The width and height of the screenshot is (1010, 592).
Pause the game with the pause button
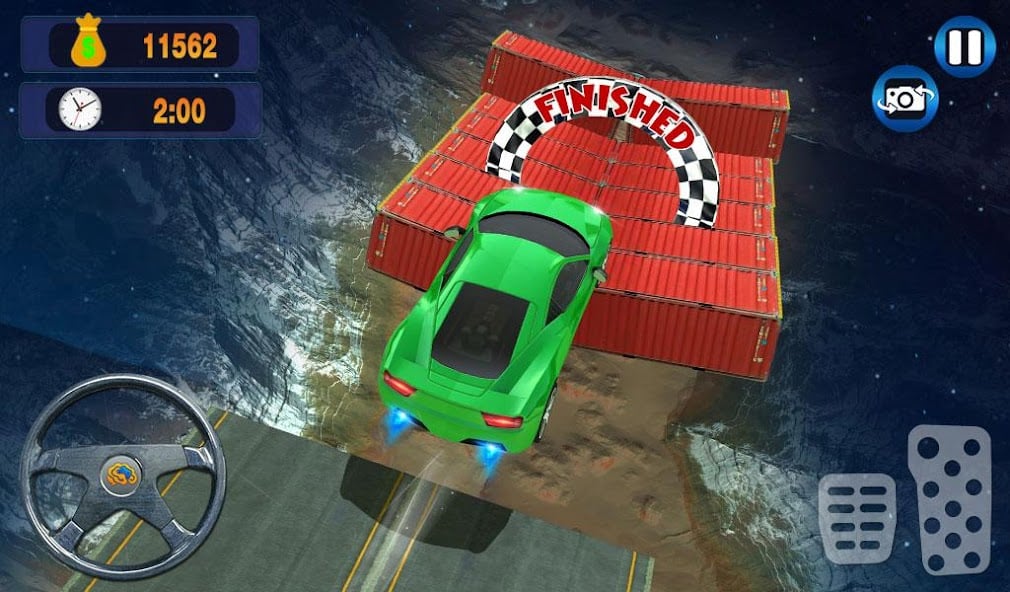click(x=965, y=47)
